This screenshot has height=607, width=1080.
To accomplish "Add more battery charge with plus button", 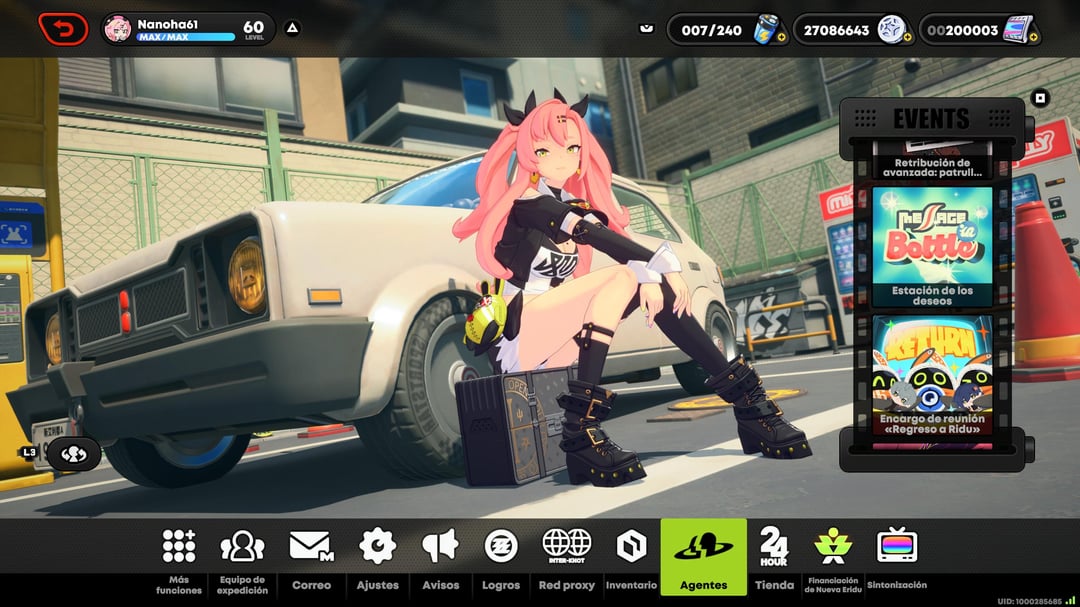I will pyautogui.click(x=781, y=37).
